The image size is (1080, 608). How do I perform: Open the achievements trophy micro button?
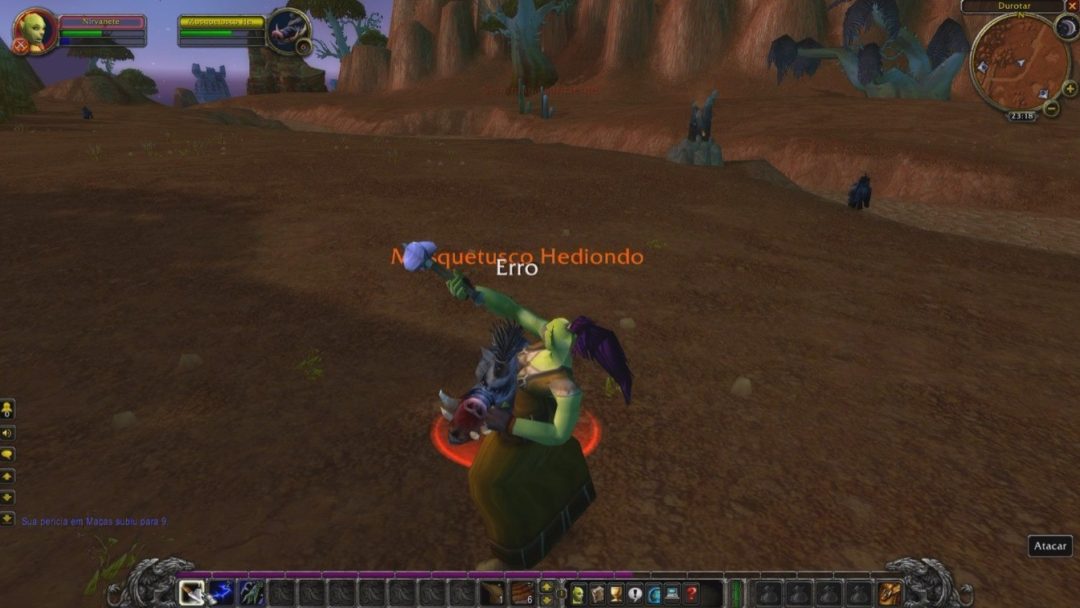615,594
